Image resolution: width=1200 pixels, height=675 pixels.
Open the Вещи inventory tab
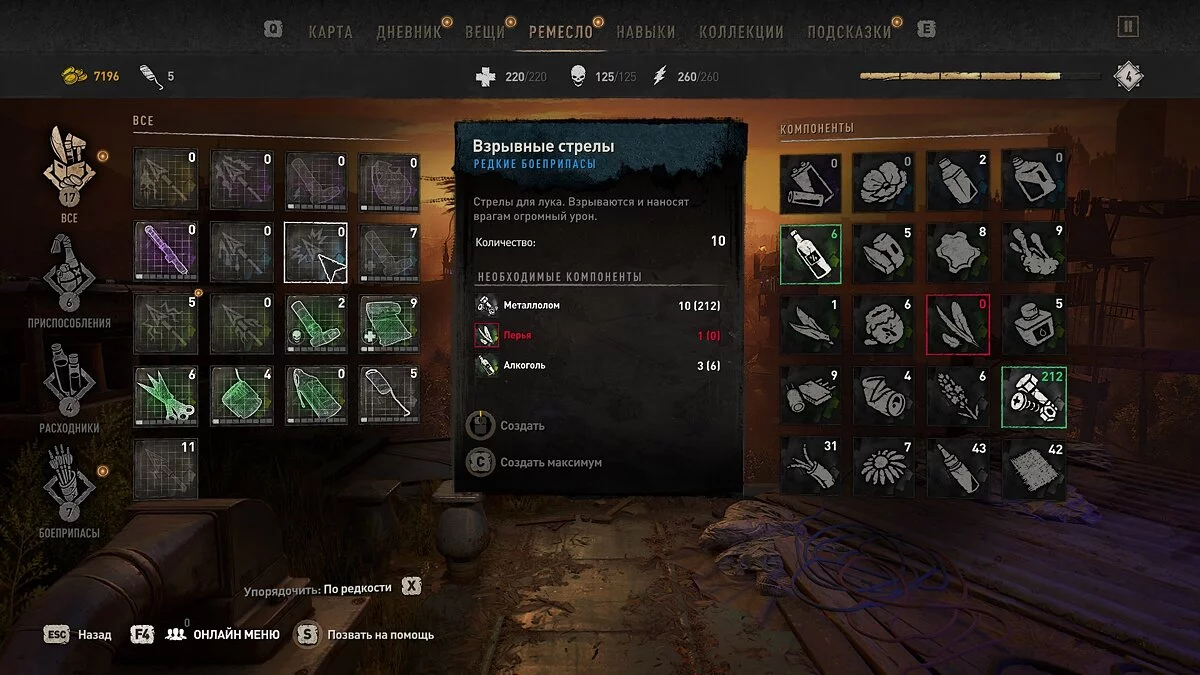pyautogui.click(x=485, y=31)
